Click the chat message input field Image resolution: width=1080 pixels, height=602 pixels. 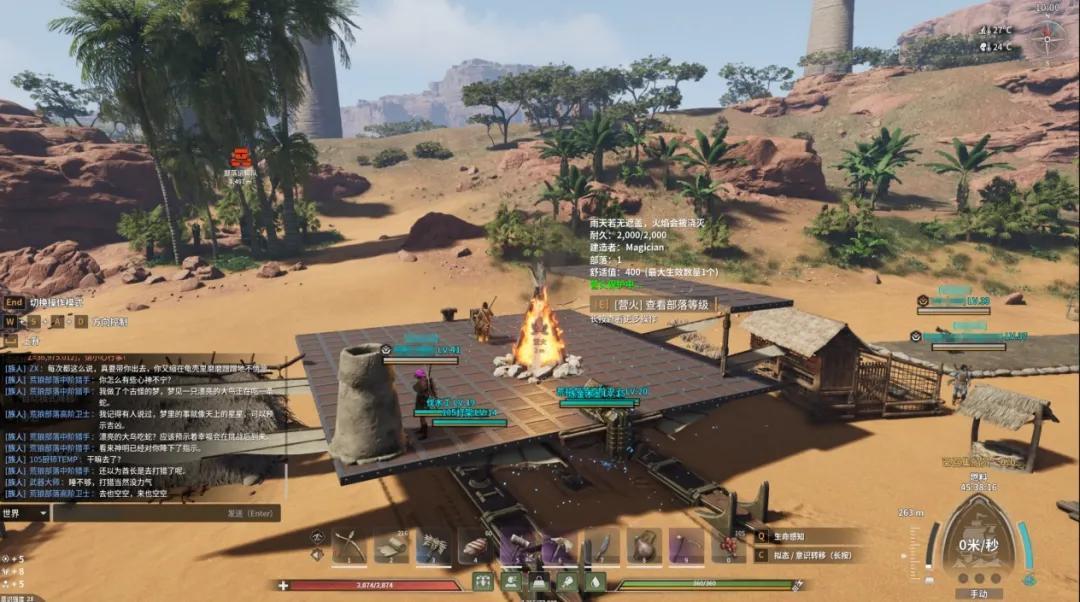point(165,513)
